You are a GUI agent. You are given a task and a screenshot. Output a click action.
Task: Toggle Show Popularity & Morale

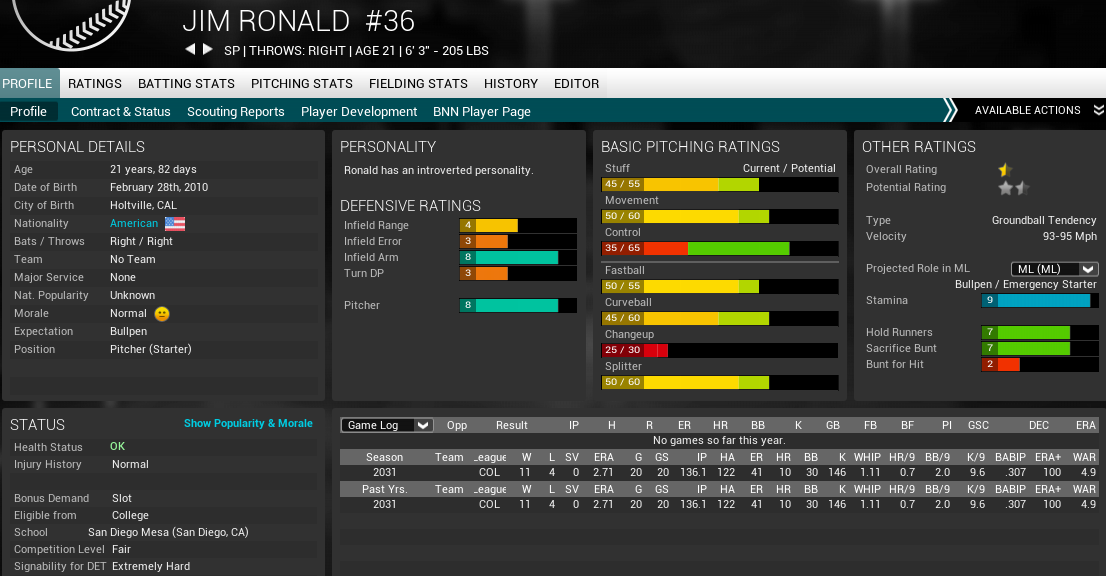(x=248, y=424)
